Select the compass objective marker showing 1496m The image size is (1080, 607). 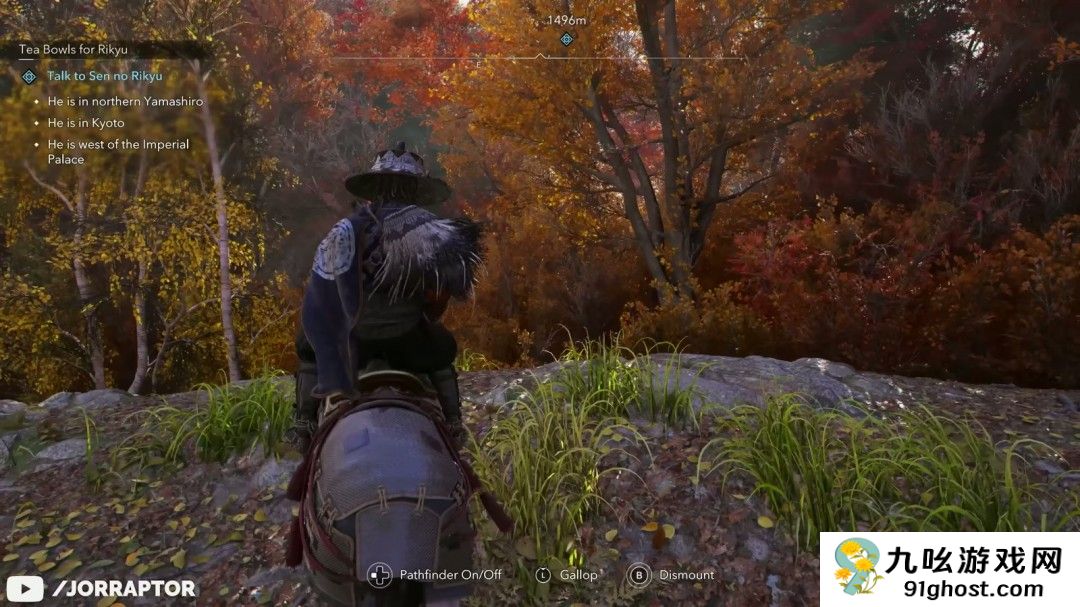pyautogui.click(x=566, y=39)
